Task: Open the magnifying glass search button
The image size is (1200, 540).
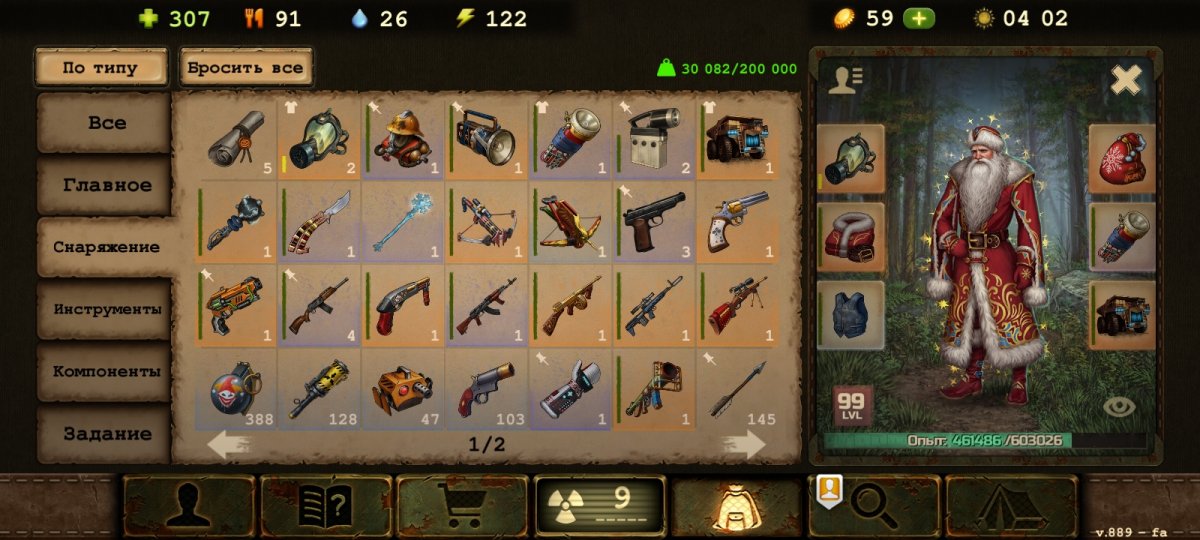Action: [875, 505]
